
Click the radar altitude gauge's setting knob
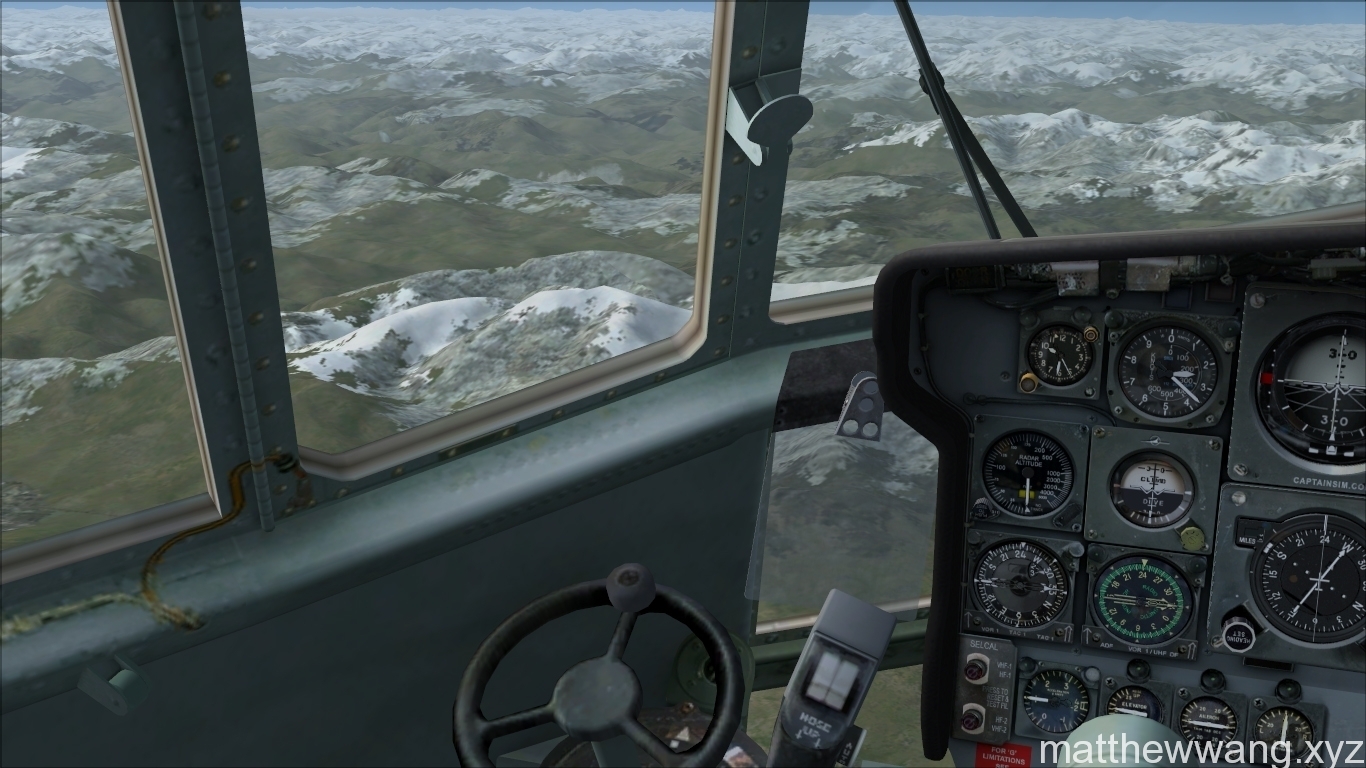click(983, 509)
